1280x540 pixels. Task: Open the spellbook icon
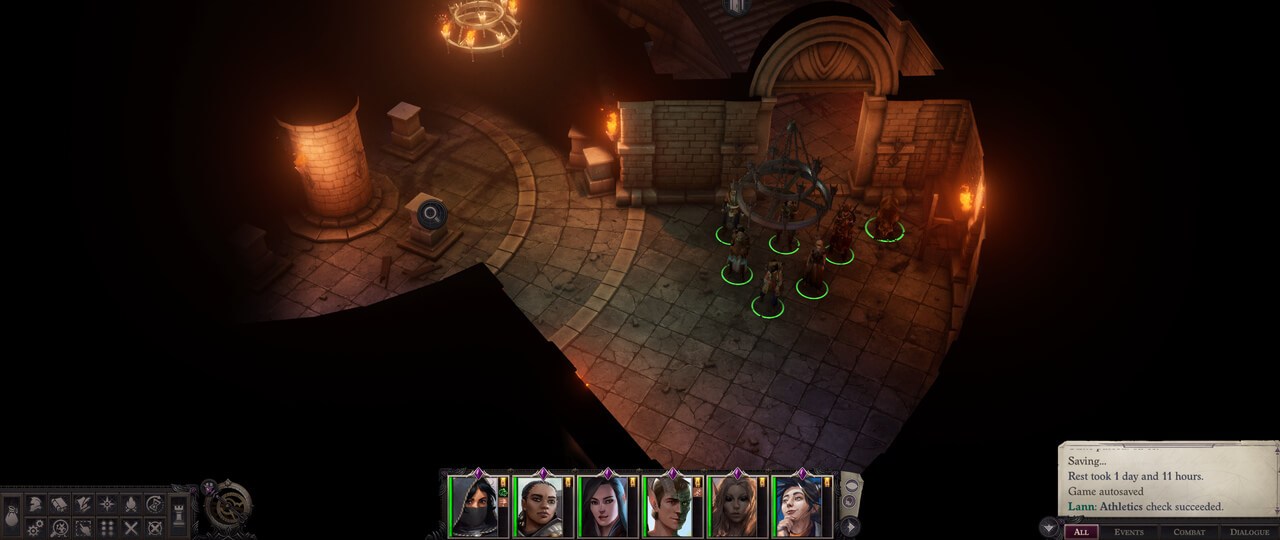click(59, 504)
